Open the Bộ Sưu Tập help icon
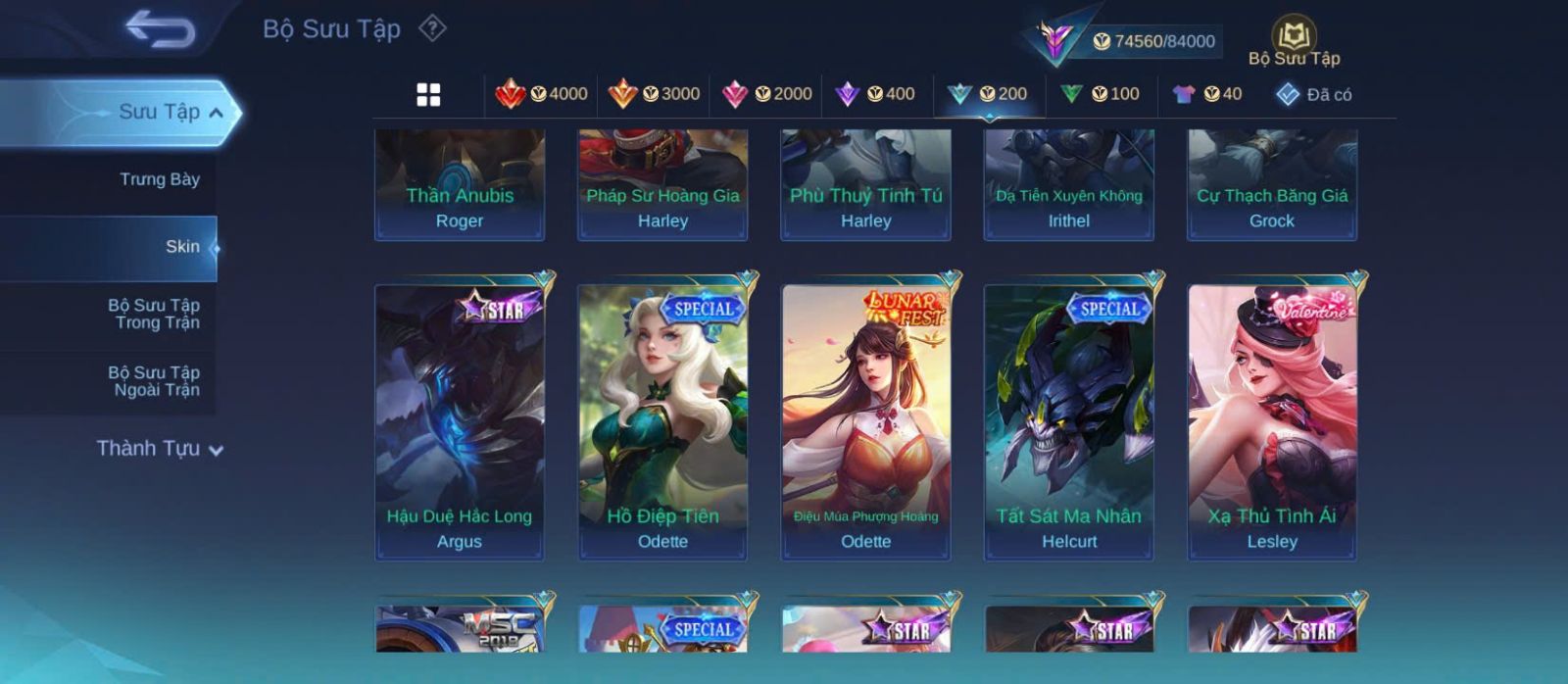 tap(432, 28)
